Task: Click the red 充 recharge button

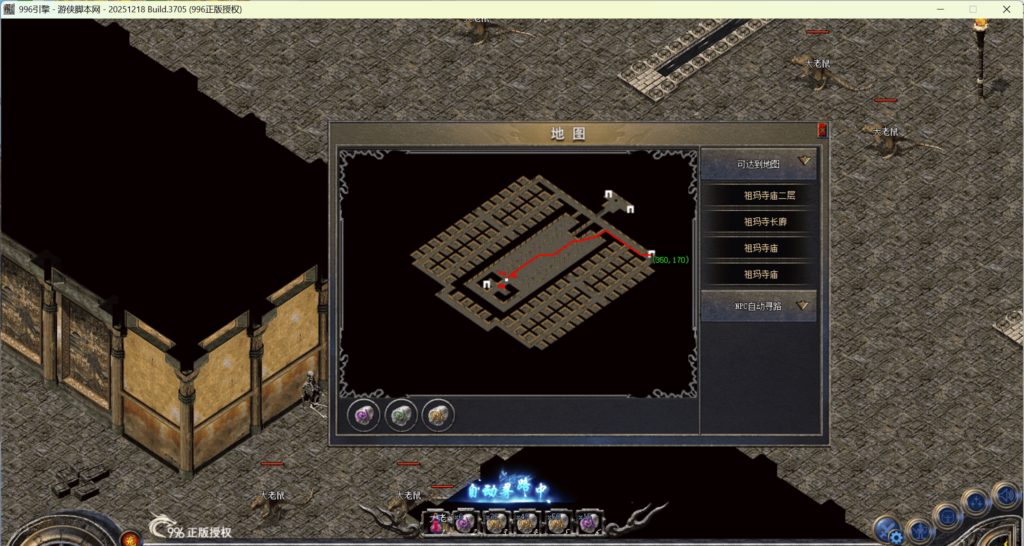Action: point(130,540)
